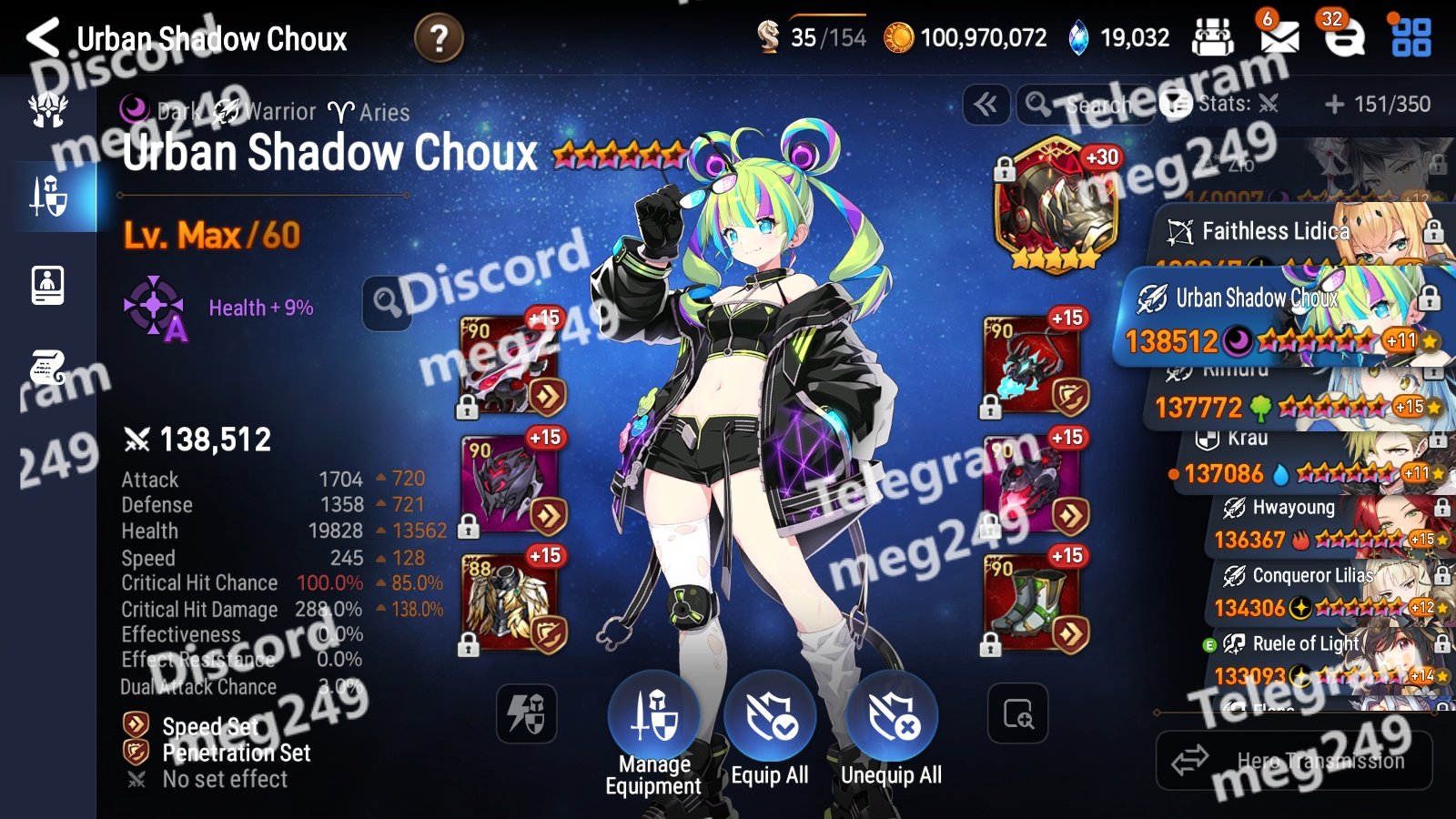Open the mail inbox envelope icon
The image size is (1456, 819).
coord(1279,36)
